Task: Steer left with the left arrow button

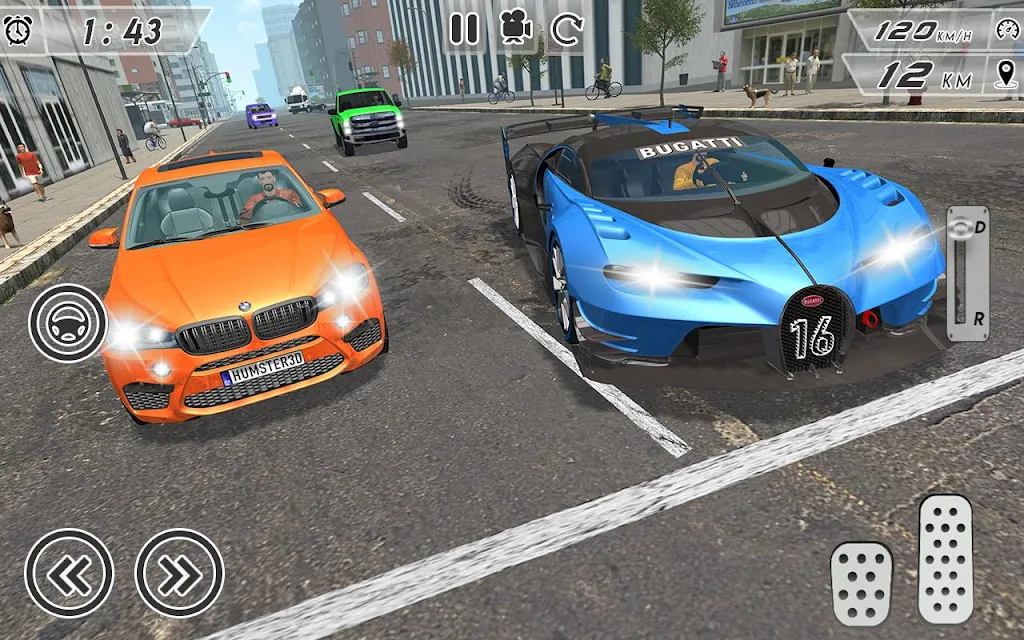Action: tap(69, 573)
